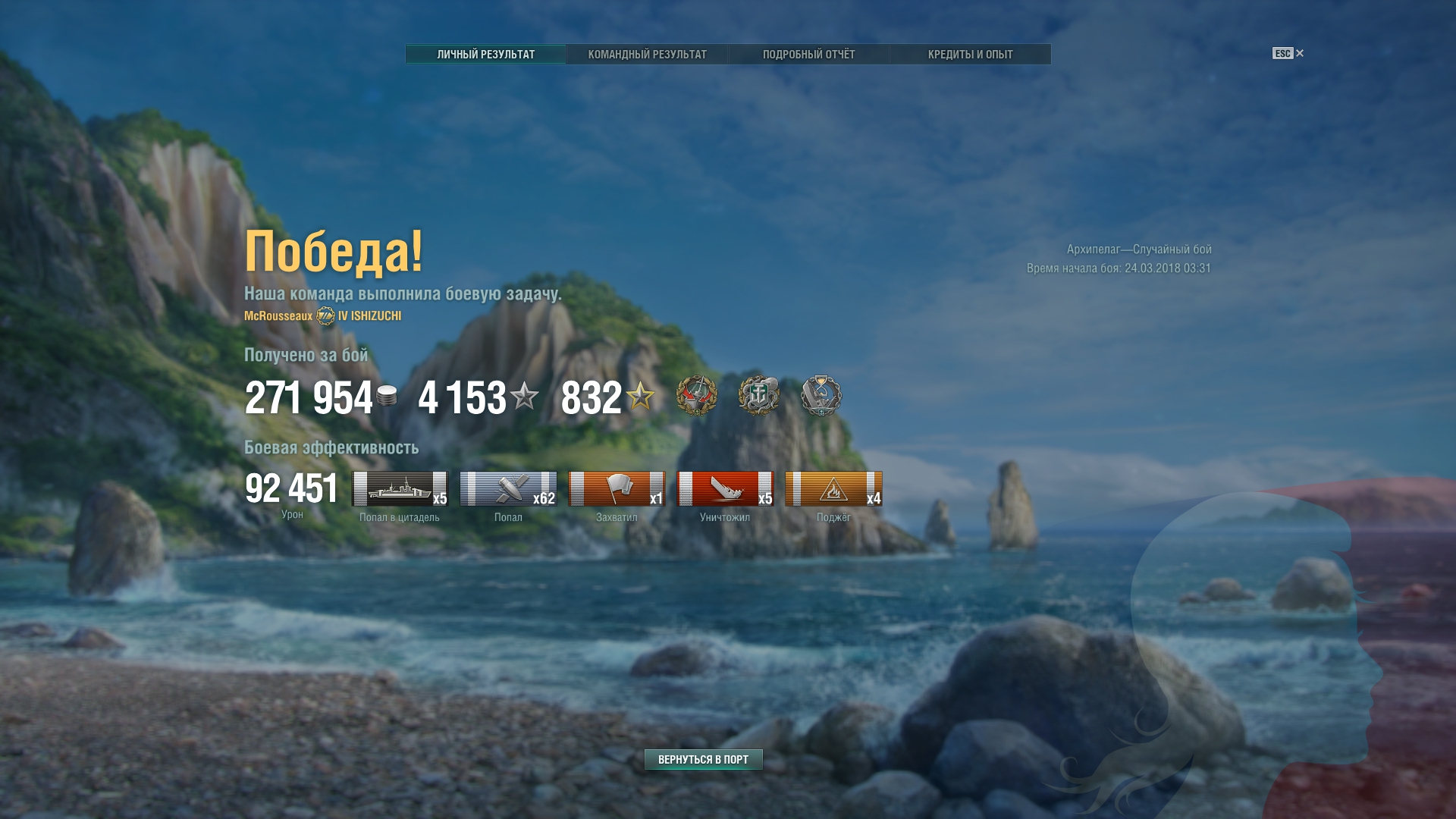Inspect the red crossed-weapons achievement medal
The height and width of the screenshot is (819, 1456).
click(696, 396)
